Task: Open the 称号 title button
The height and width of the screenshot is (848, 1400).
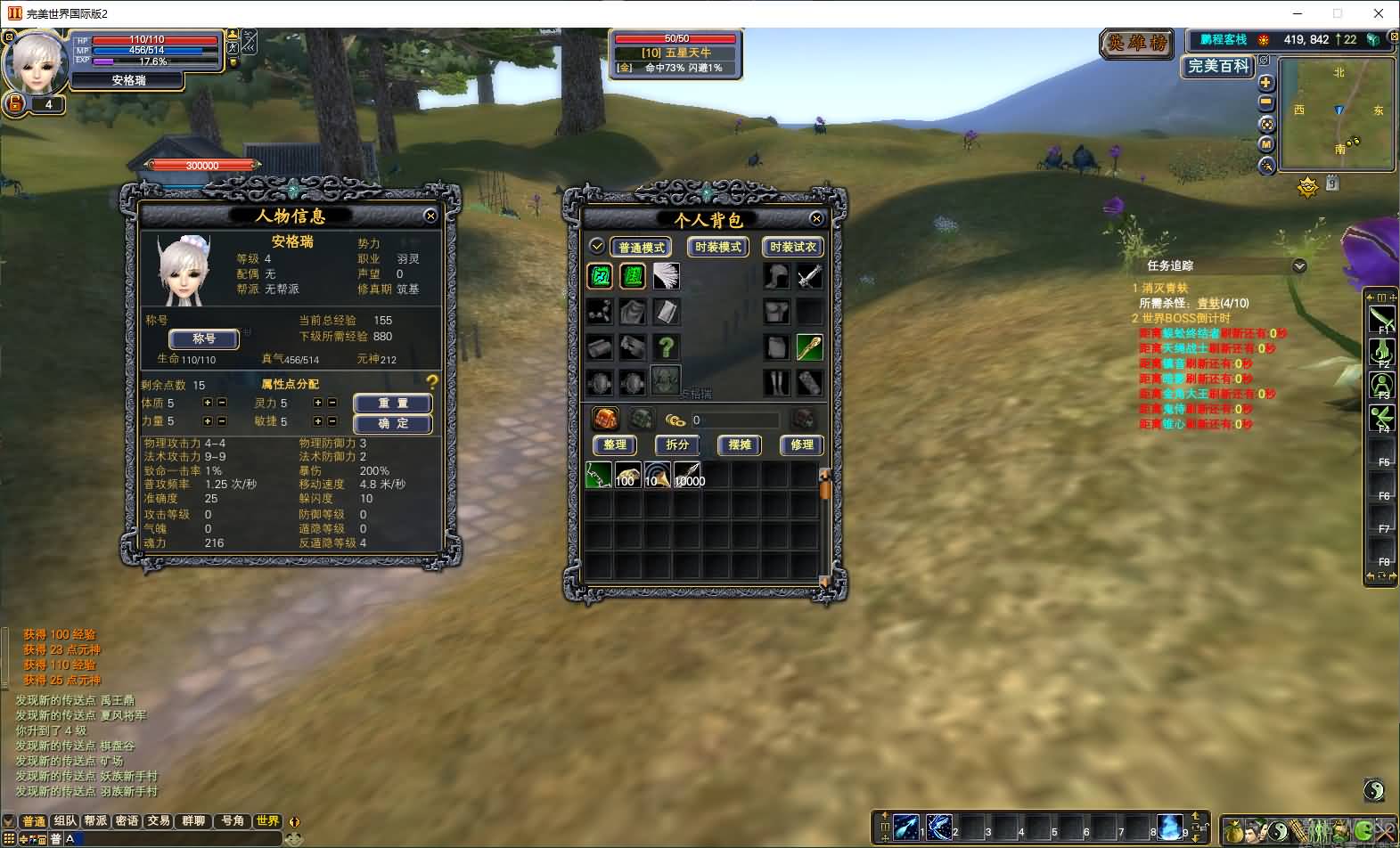Action: [204, 338]
